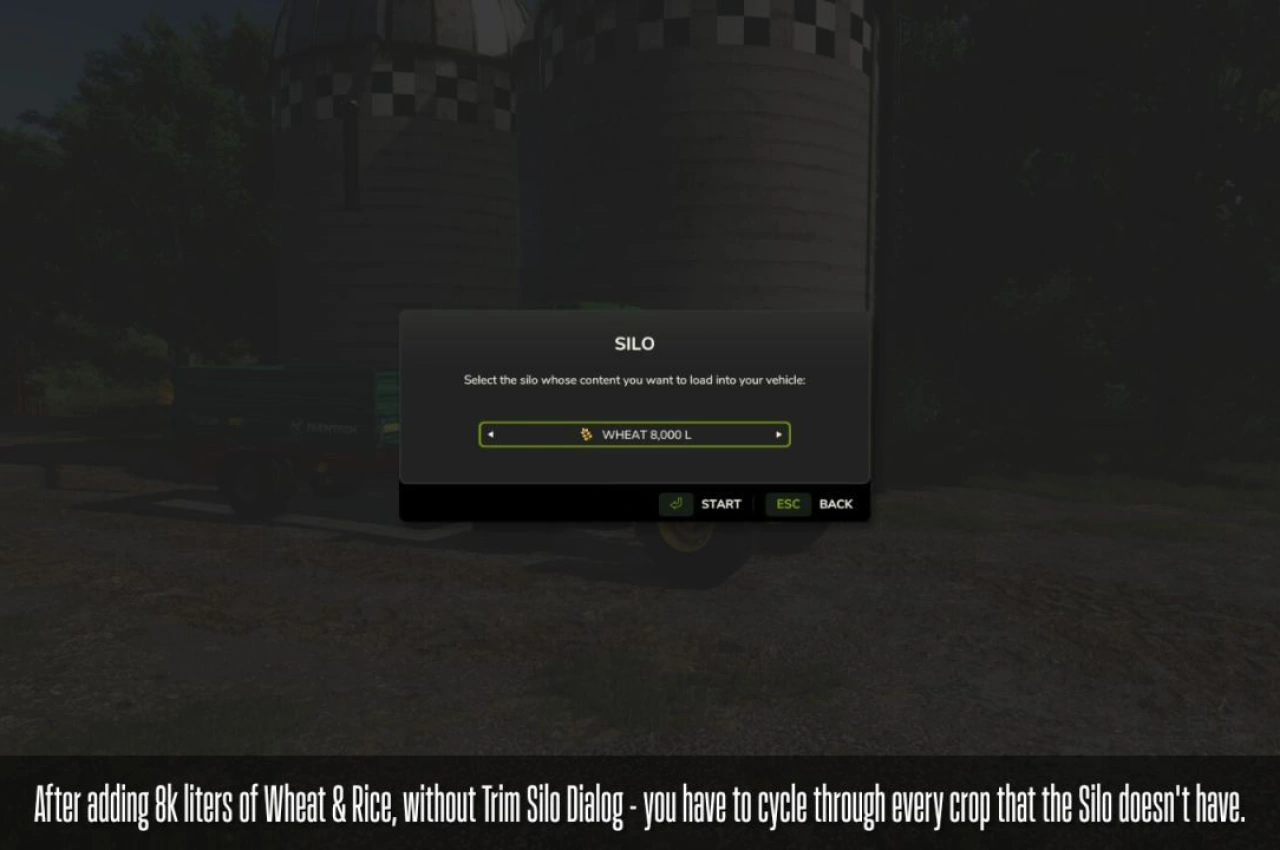Click BACK to close the silo dialog
Screen dimensions: 1280x850
tap(836, 504)
